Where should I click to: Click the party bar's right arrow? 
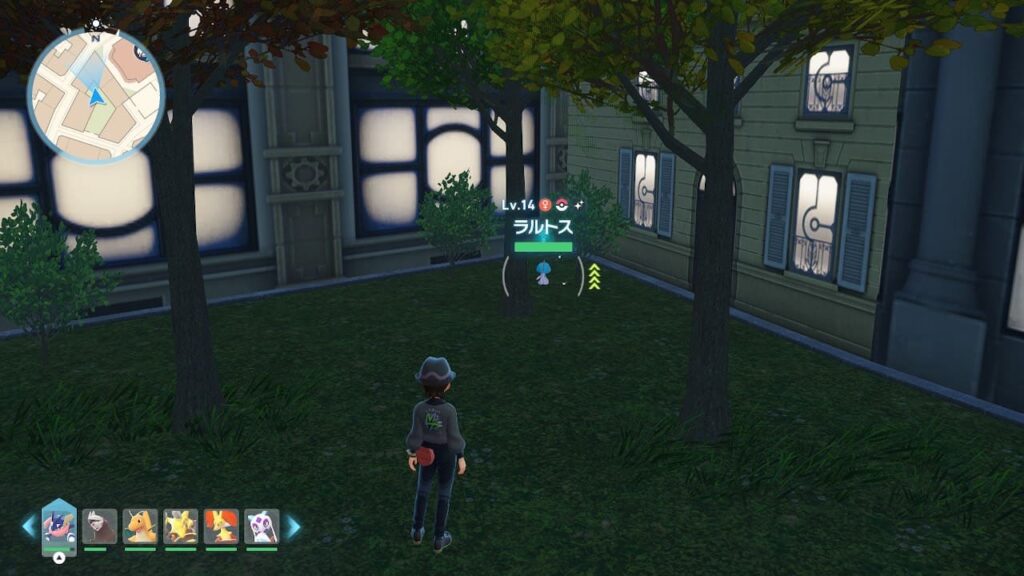point(293,526)
